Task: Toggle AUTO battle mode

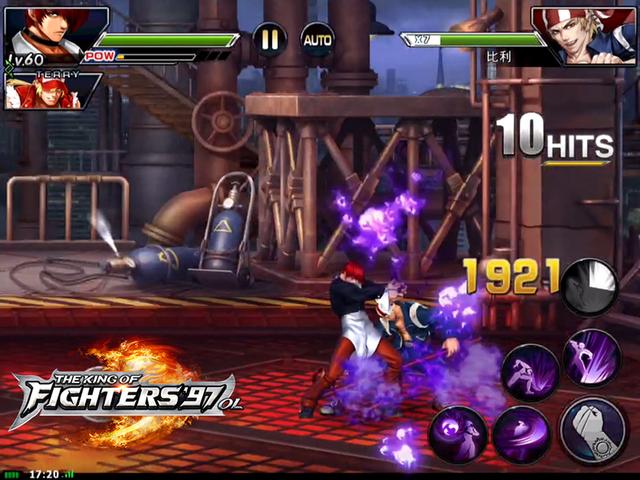Action: tap(317, 40)
